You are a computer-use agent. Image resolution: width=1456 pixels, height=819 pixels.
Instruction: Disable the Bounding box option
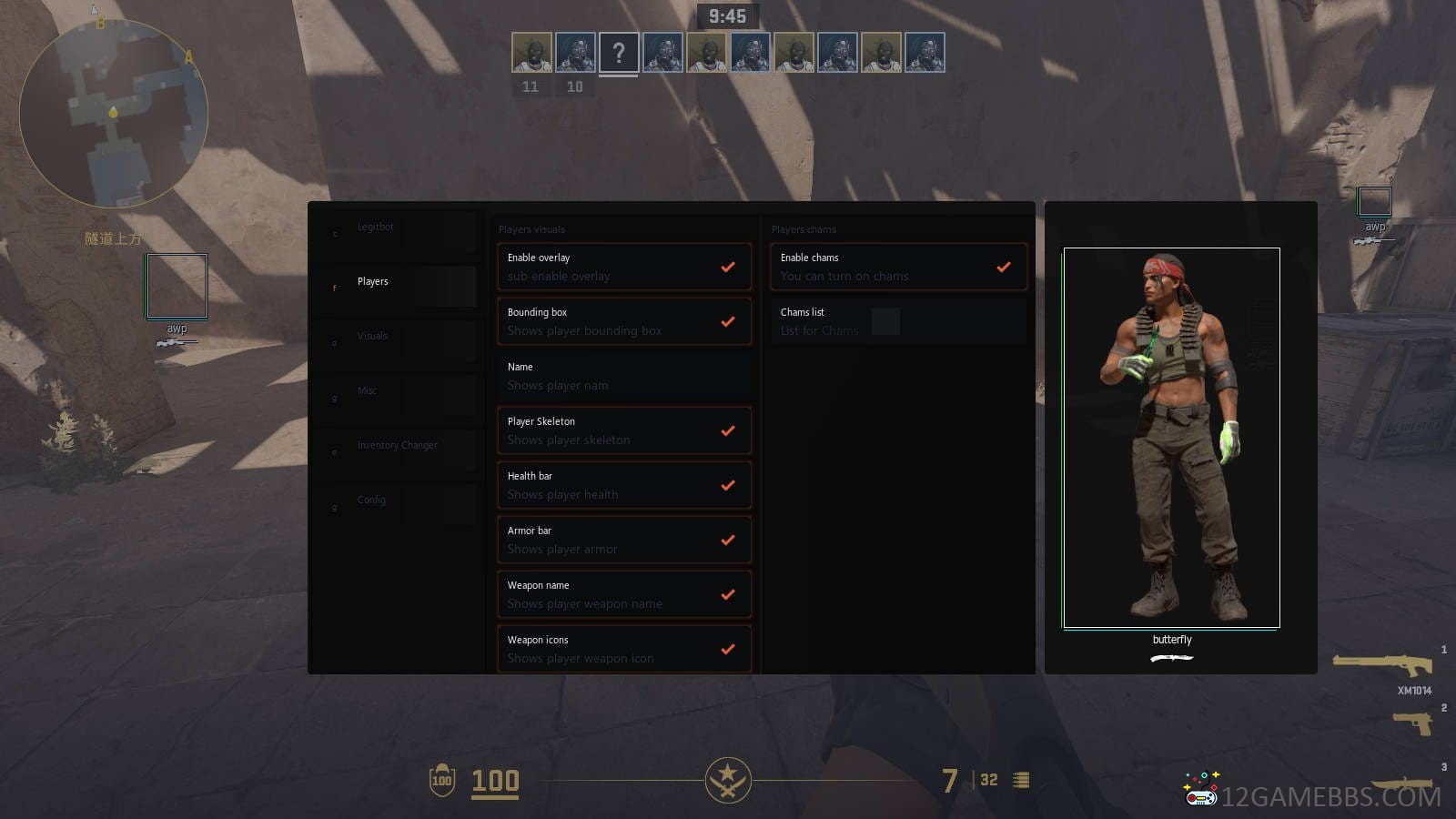[727, 322]
